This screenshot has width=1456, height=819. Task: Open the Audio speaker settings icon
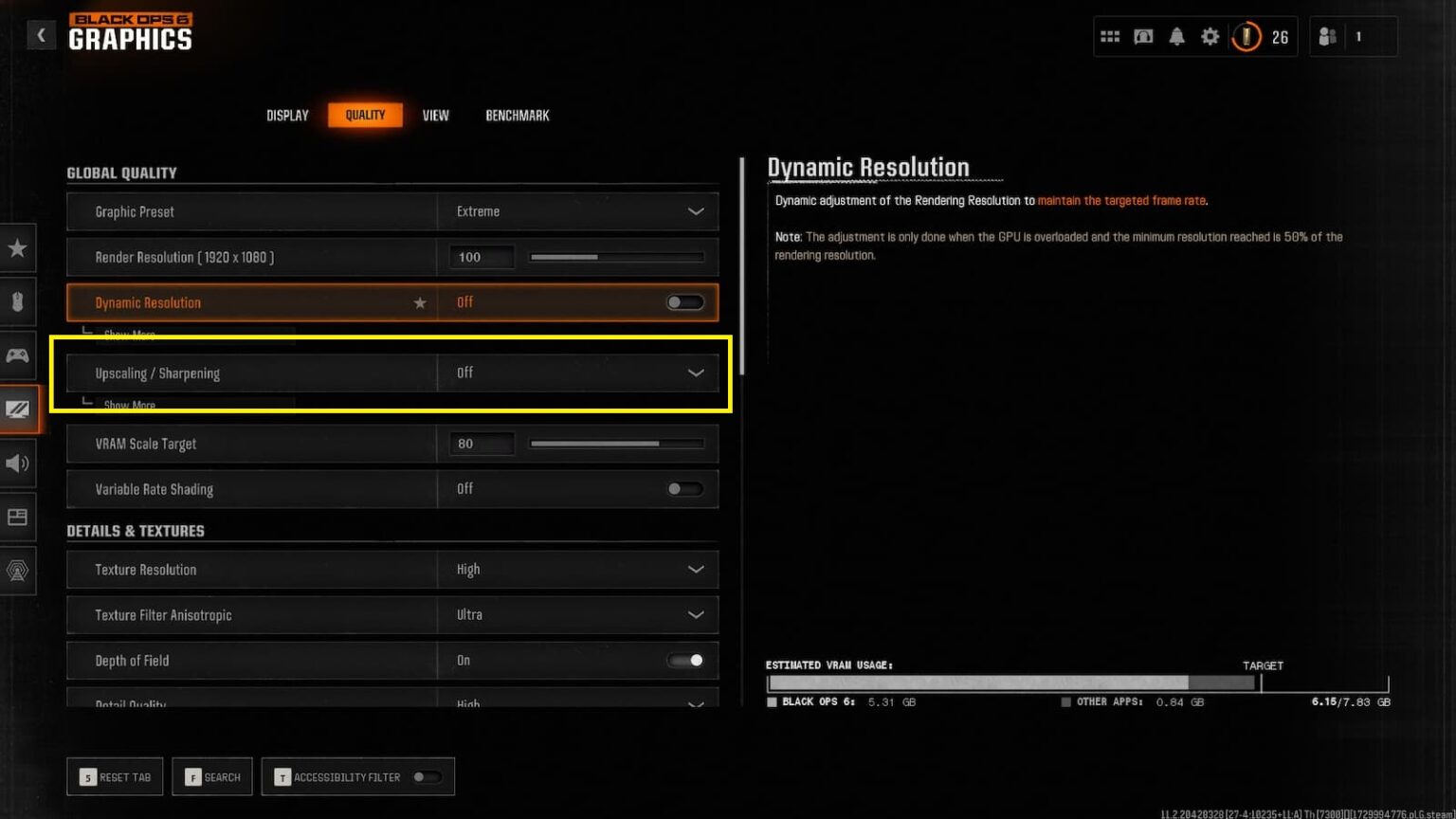pyautogui.click(x=17, y=464)
